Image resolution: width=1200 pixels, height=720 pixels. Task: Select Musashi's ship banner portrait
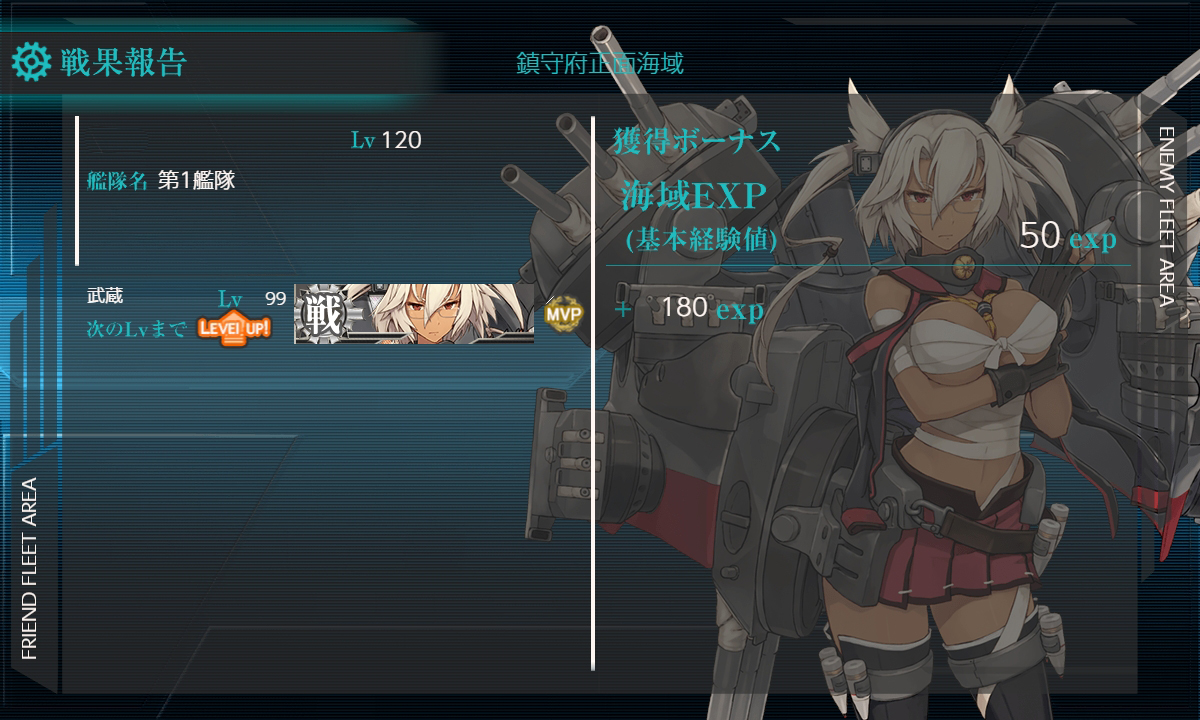(x=414, y=313)
